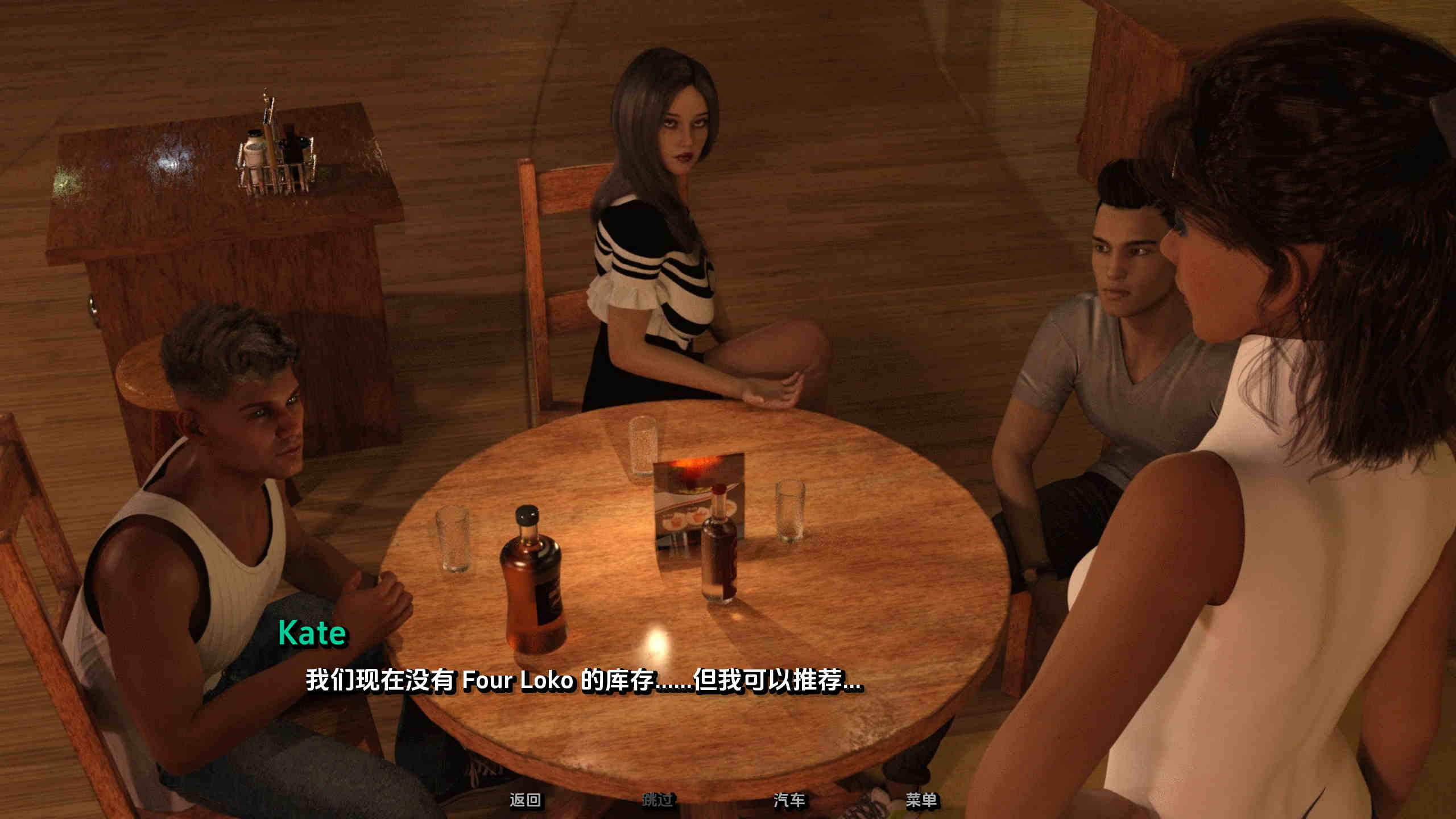1456x819 pixels.
Task: Open the 菜单 (Menu) button
Action: [921, 800]
